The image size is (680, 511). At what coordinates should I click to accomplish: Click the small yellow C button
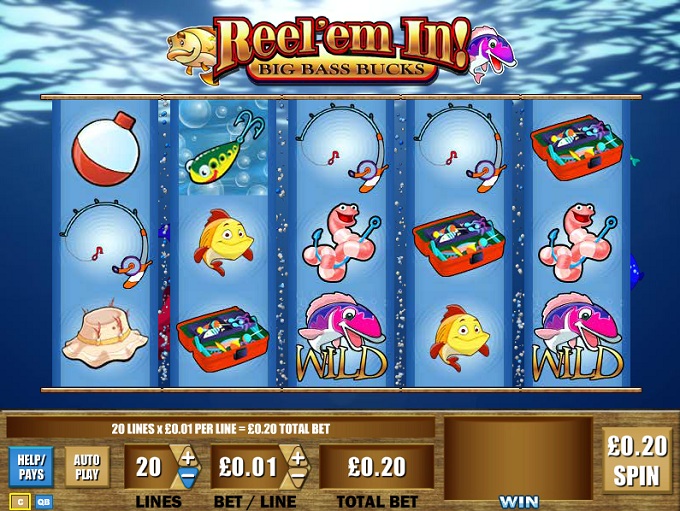tap(18, 501)
